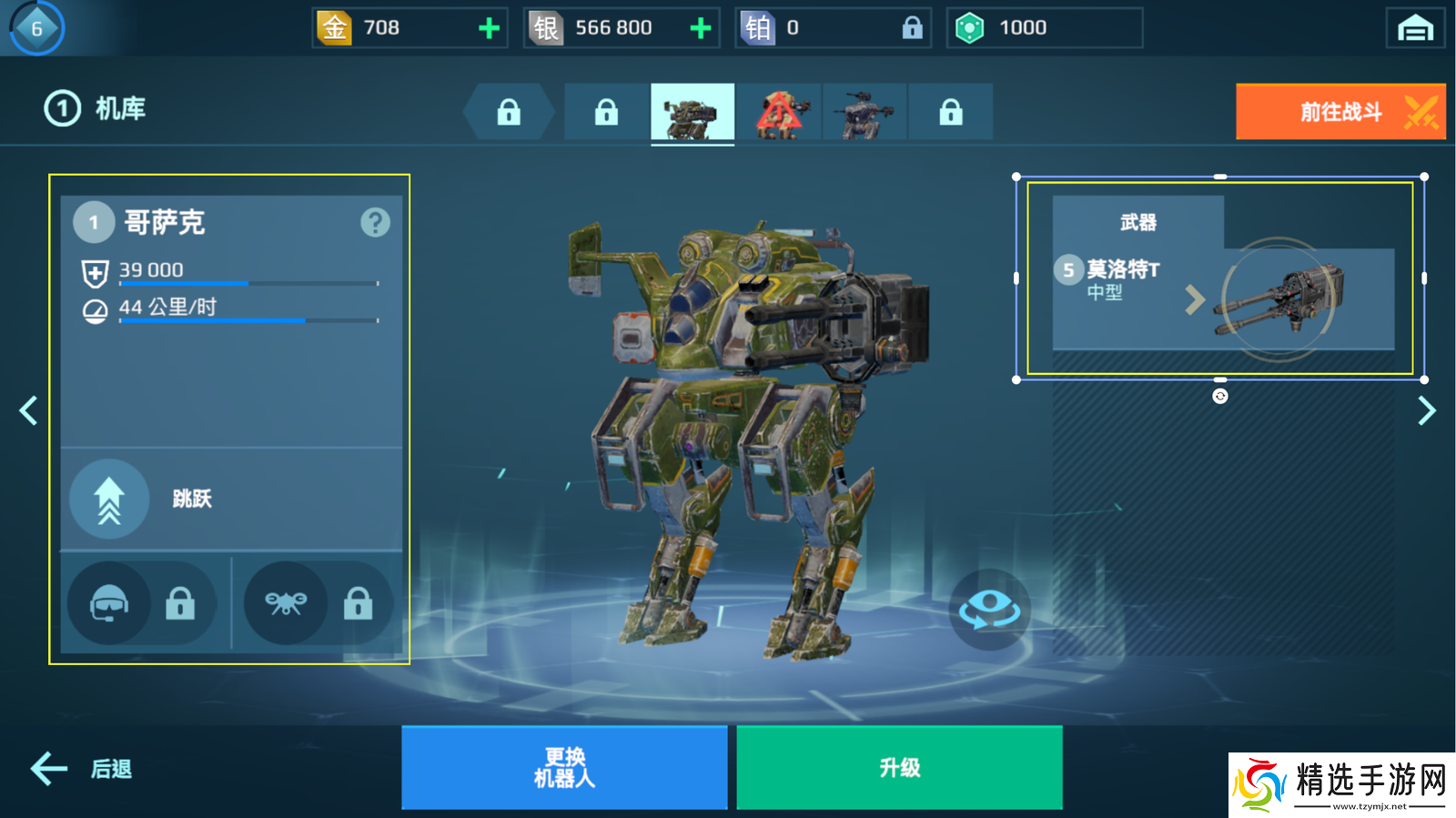Screen dimensions: 1456x818
Task: Toggle the rotate-view eye button
Action: click(x=990, y=609)
